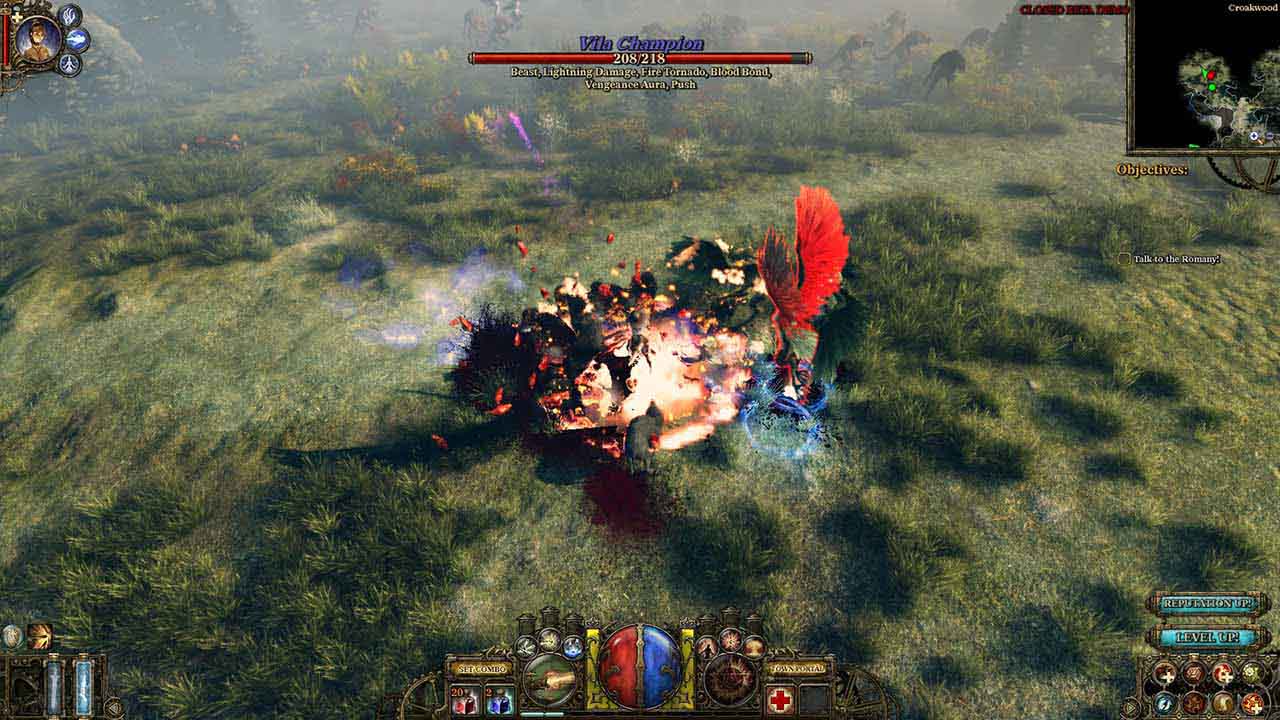Select the red cross healing slot
The height and width of the screenshot is (720, 1280).
pyautogui.click(x=781, y=700)
